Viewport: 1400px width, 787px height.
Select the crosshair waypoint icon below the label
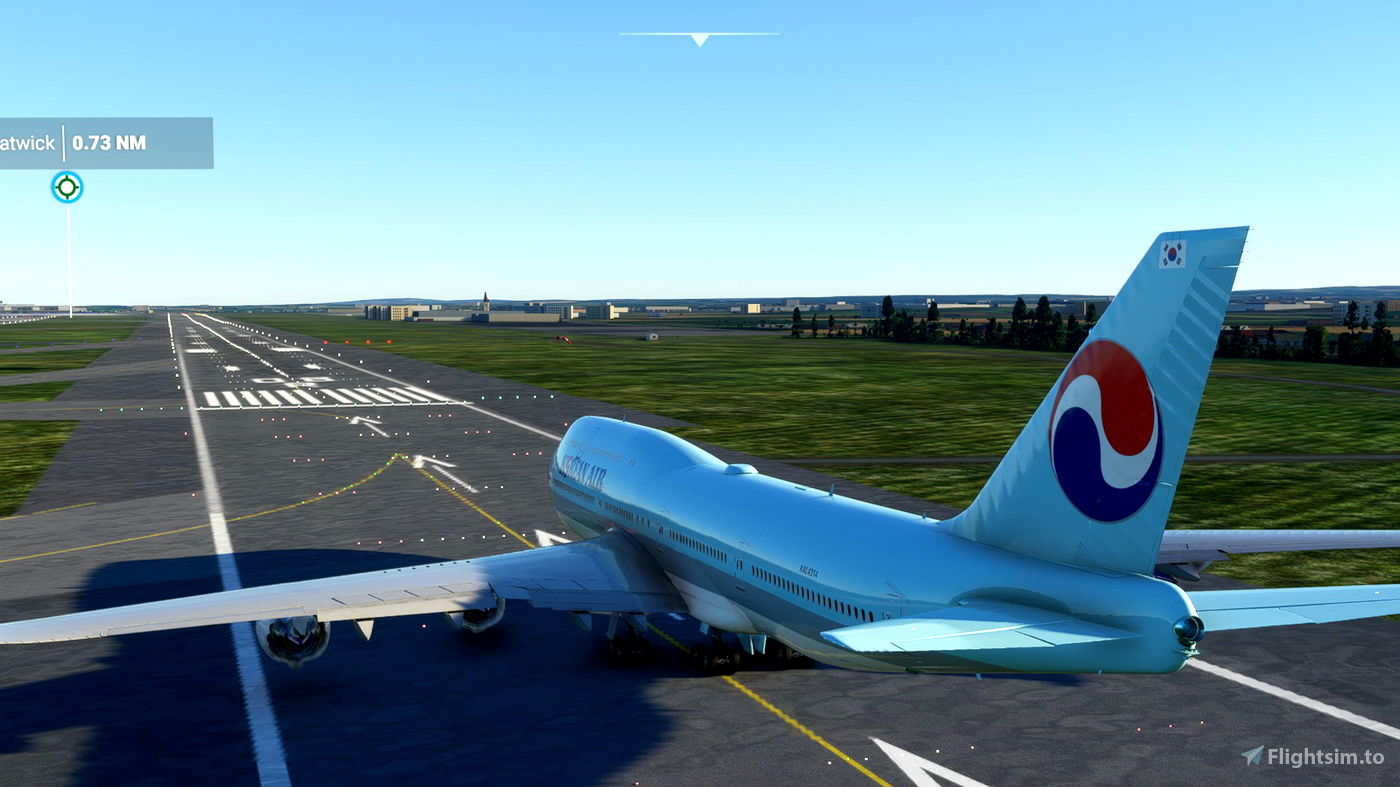(x=66, y=186)
